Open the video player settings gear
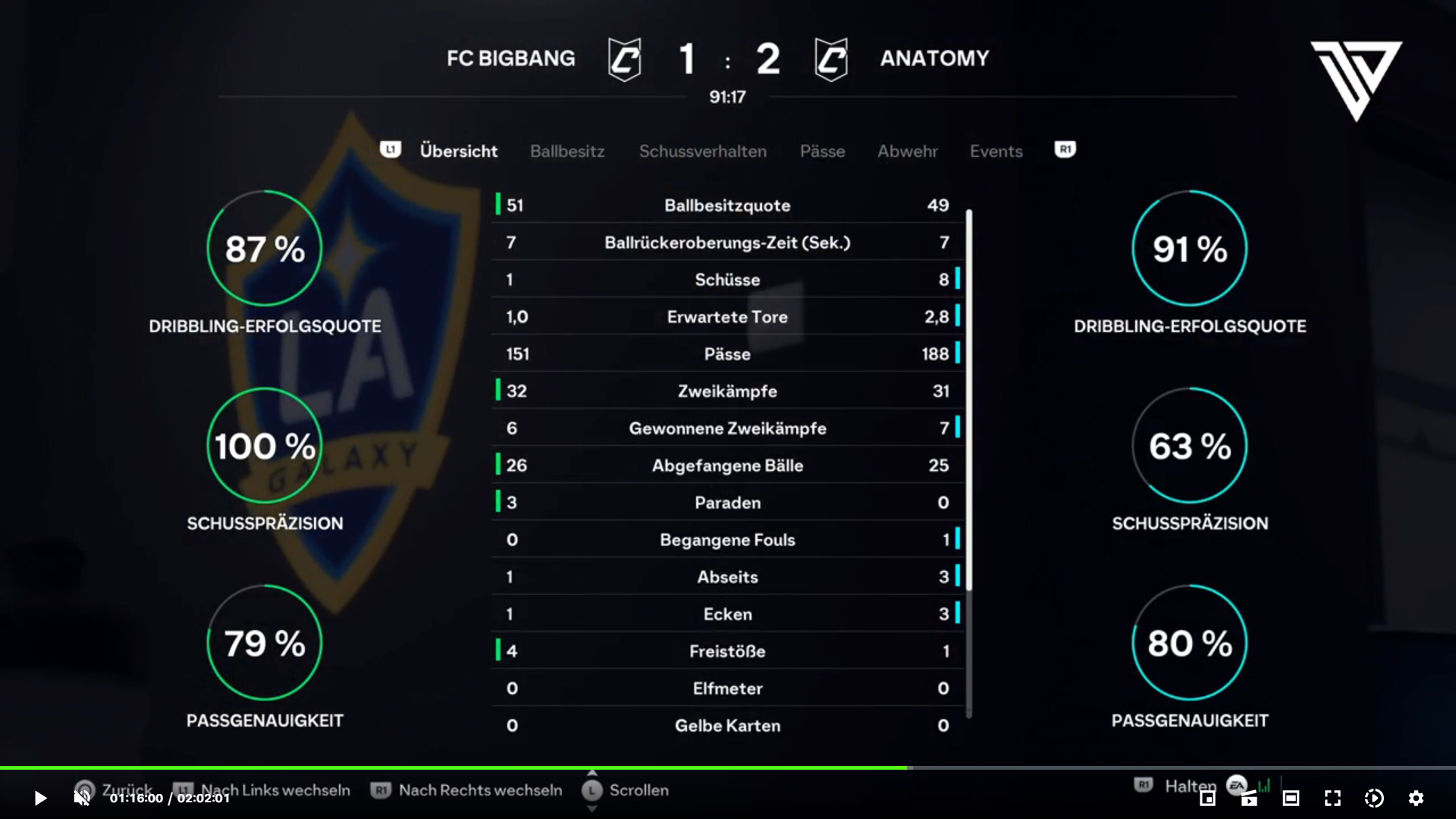The width and height of the screenshot is (1456, 819). (1416, 798)
